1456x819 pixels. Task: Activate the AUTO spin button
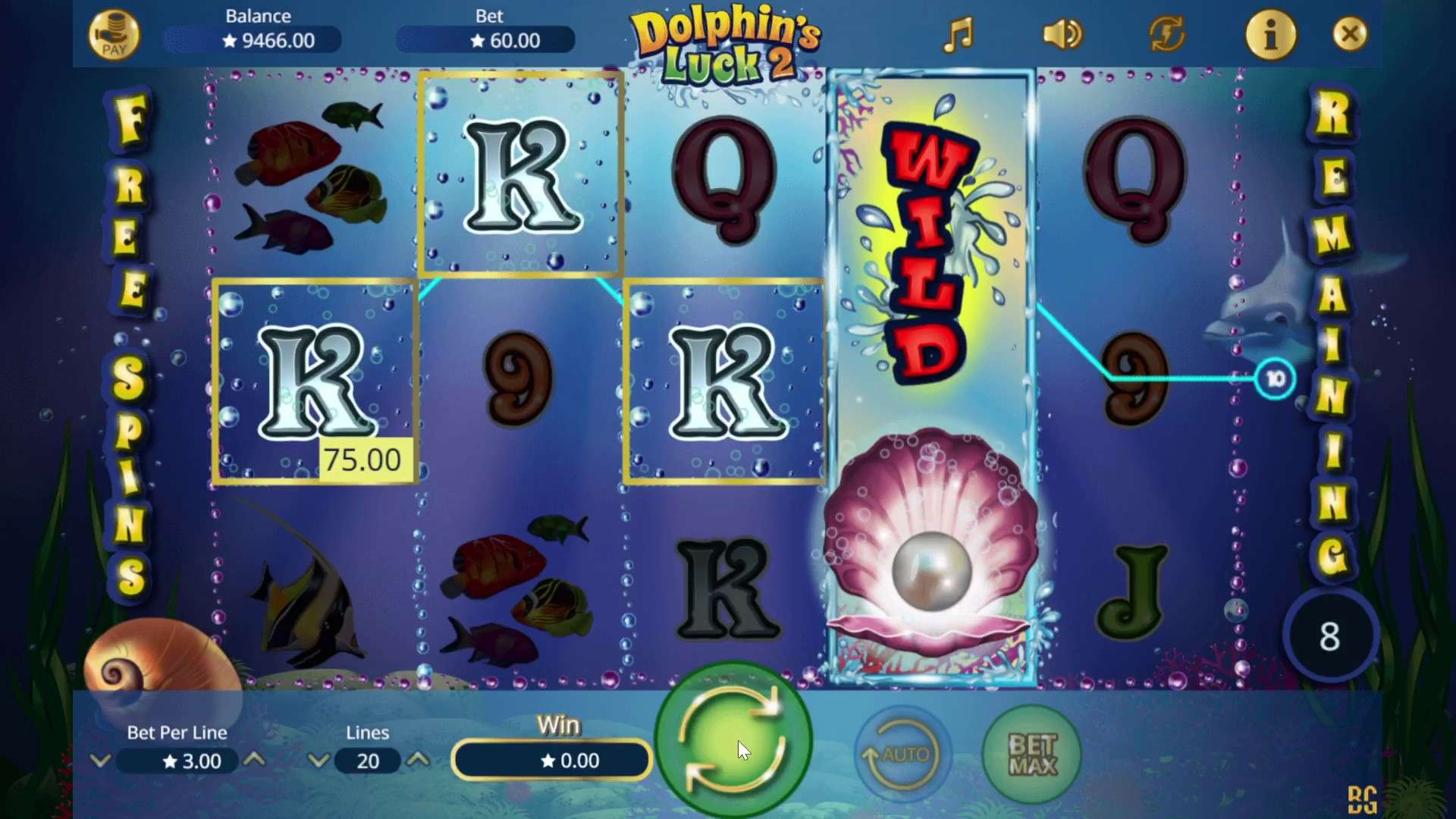(902, 755)
